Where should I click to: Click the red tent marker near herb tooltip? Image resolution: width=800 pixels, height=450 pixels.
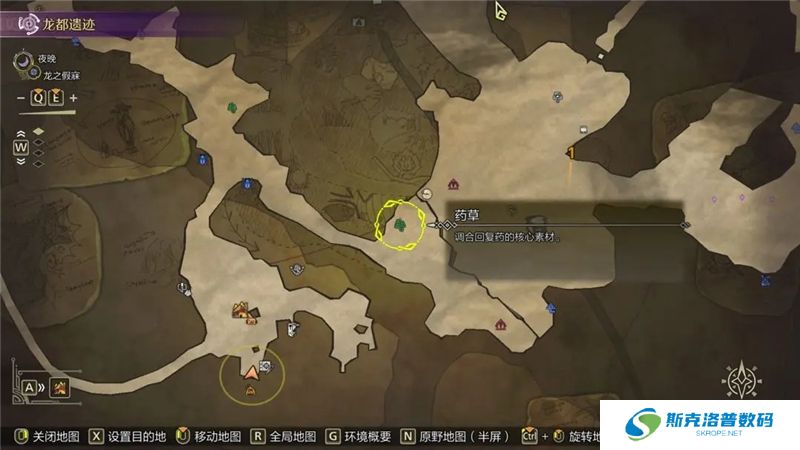coord(454,184)
